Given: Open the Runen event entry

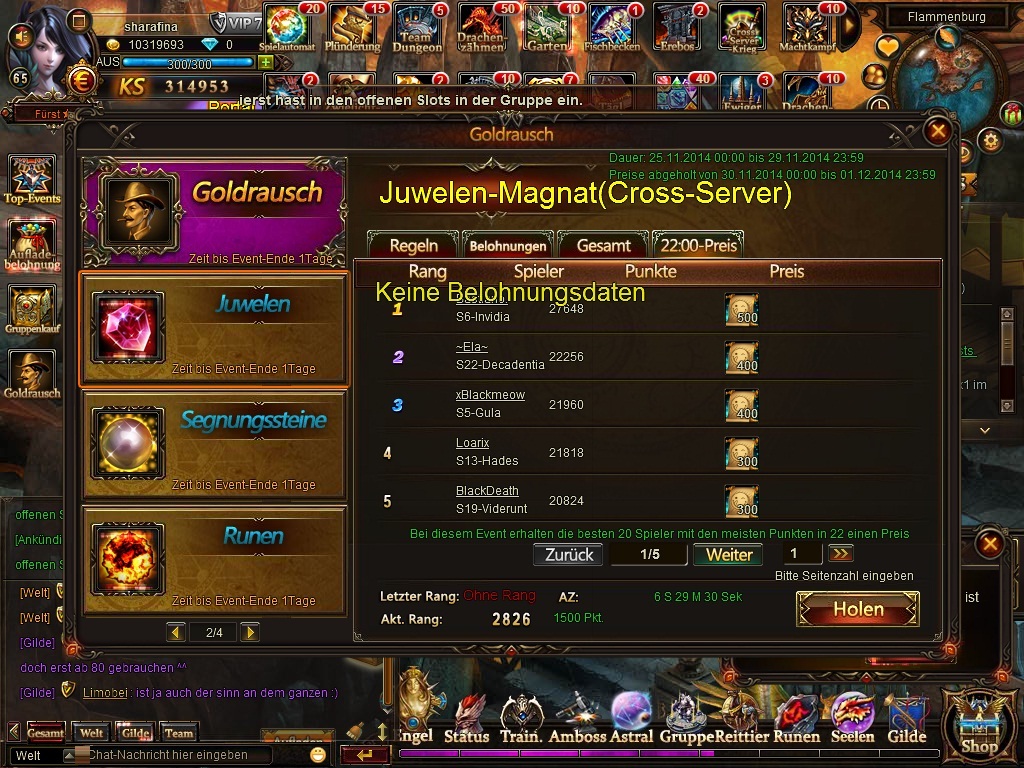Looking at the screenshot, I should click(x=214, y=561).
